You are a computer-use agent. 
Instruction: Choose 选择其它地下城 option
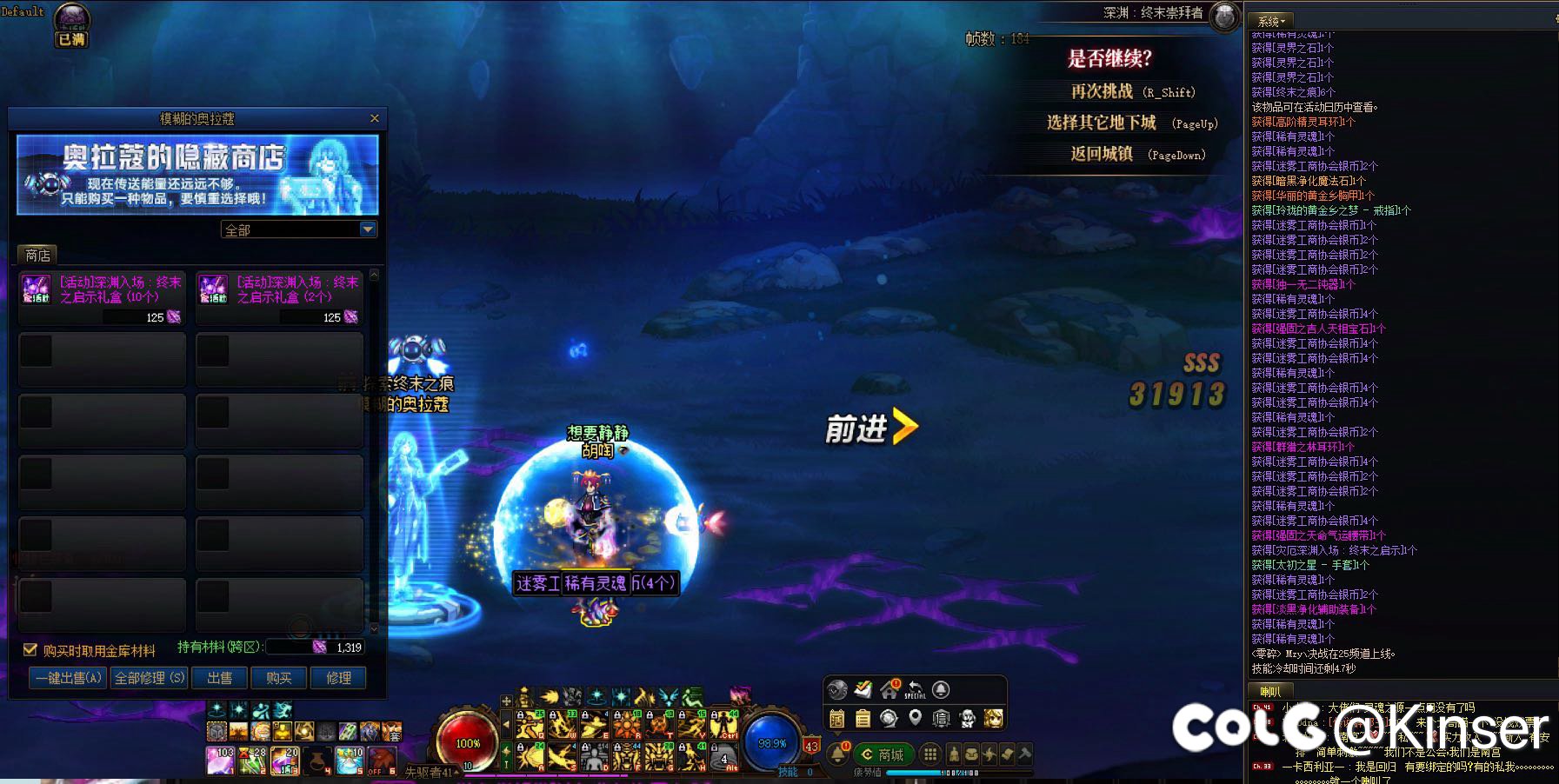[1102, 123]
